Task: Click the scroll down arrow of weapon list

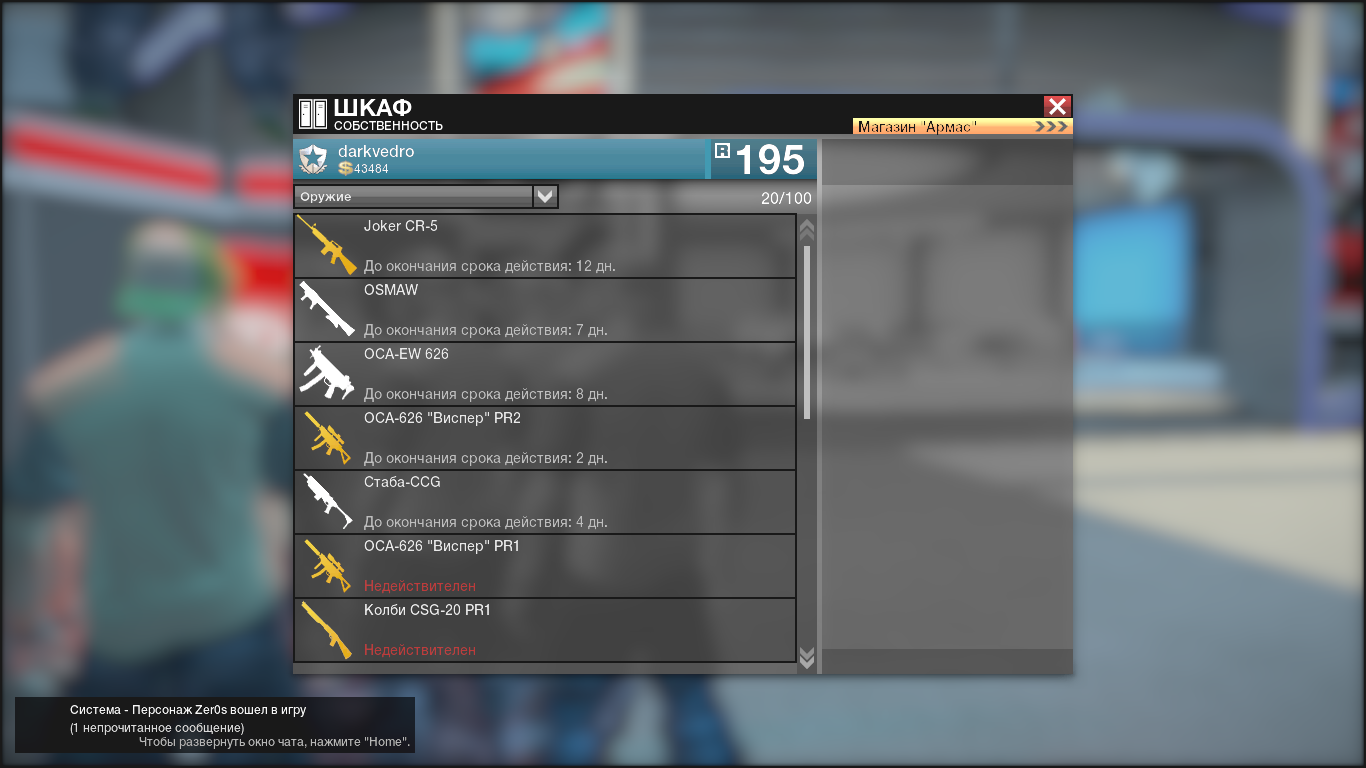Action: coord(807,657)
